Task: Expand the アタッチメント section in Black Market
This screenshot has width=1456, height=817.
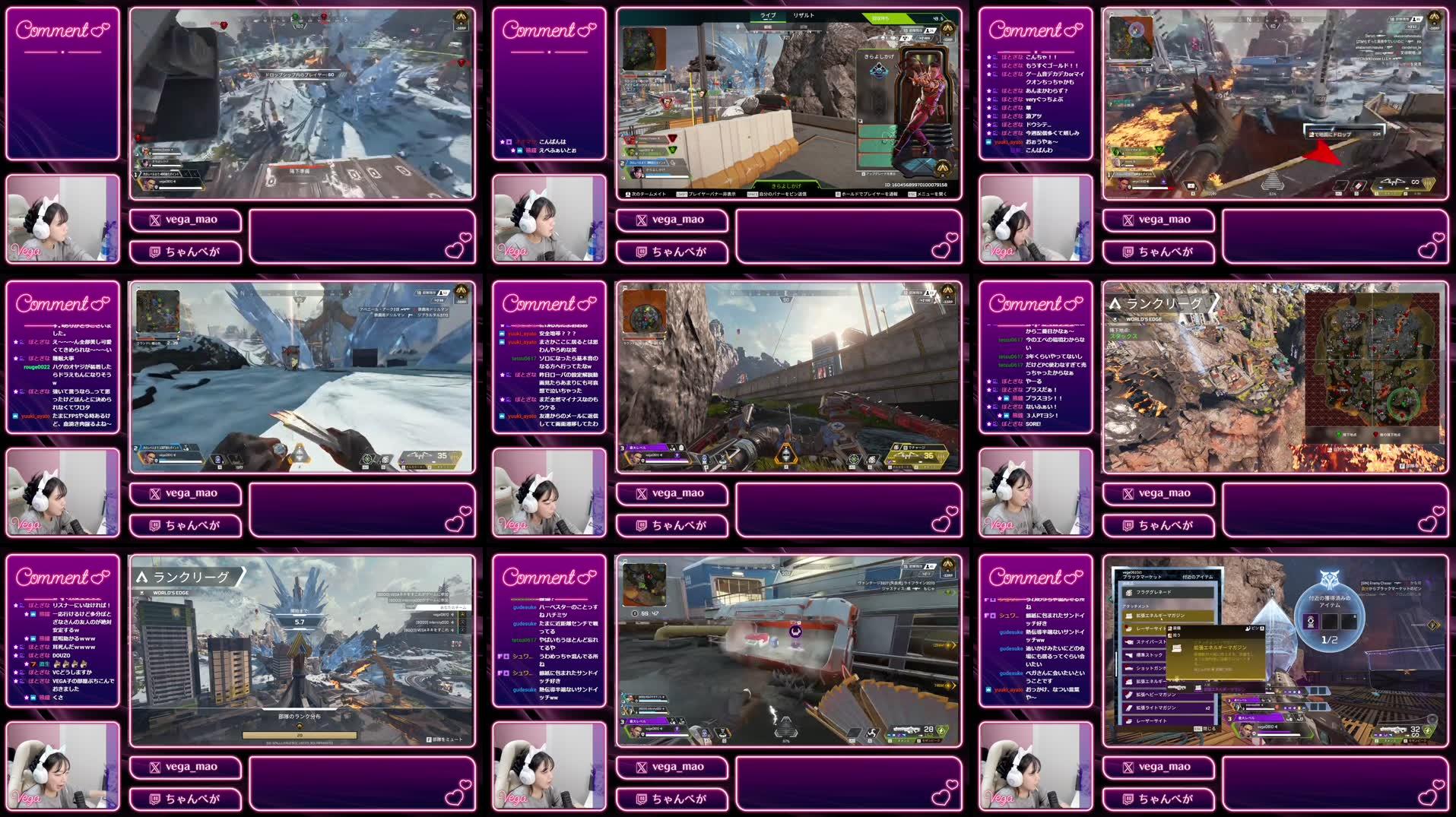Action: coord(1136,606)
